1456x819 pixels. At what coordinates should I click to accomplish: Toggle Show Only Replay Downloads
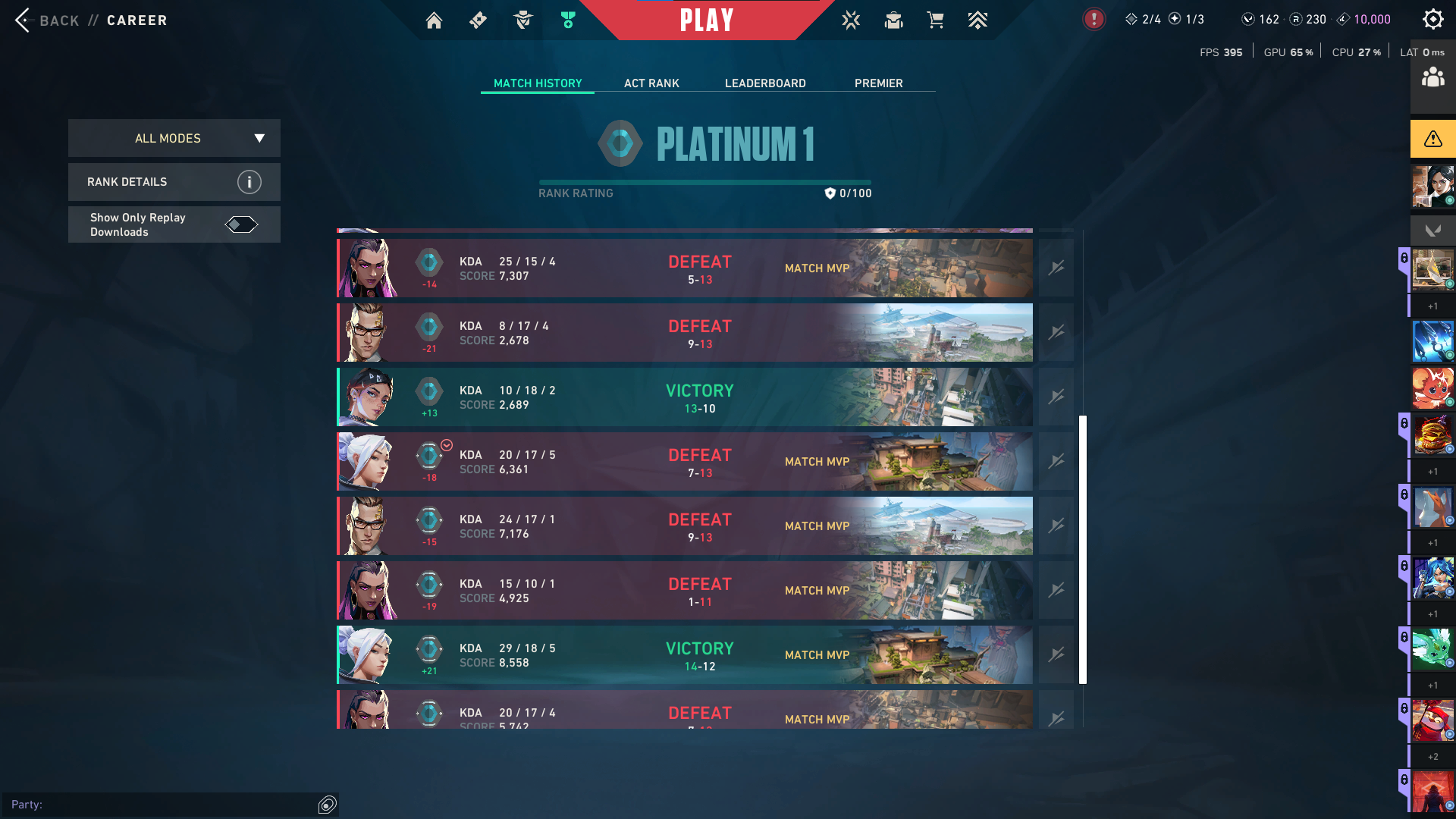pyautogui.click(x=241, y=224)
